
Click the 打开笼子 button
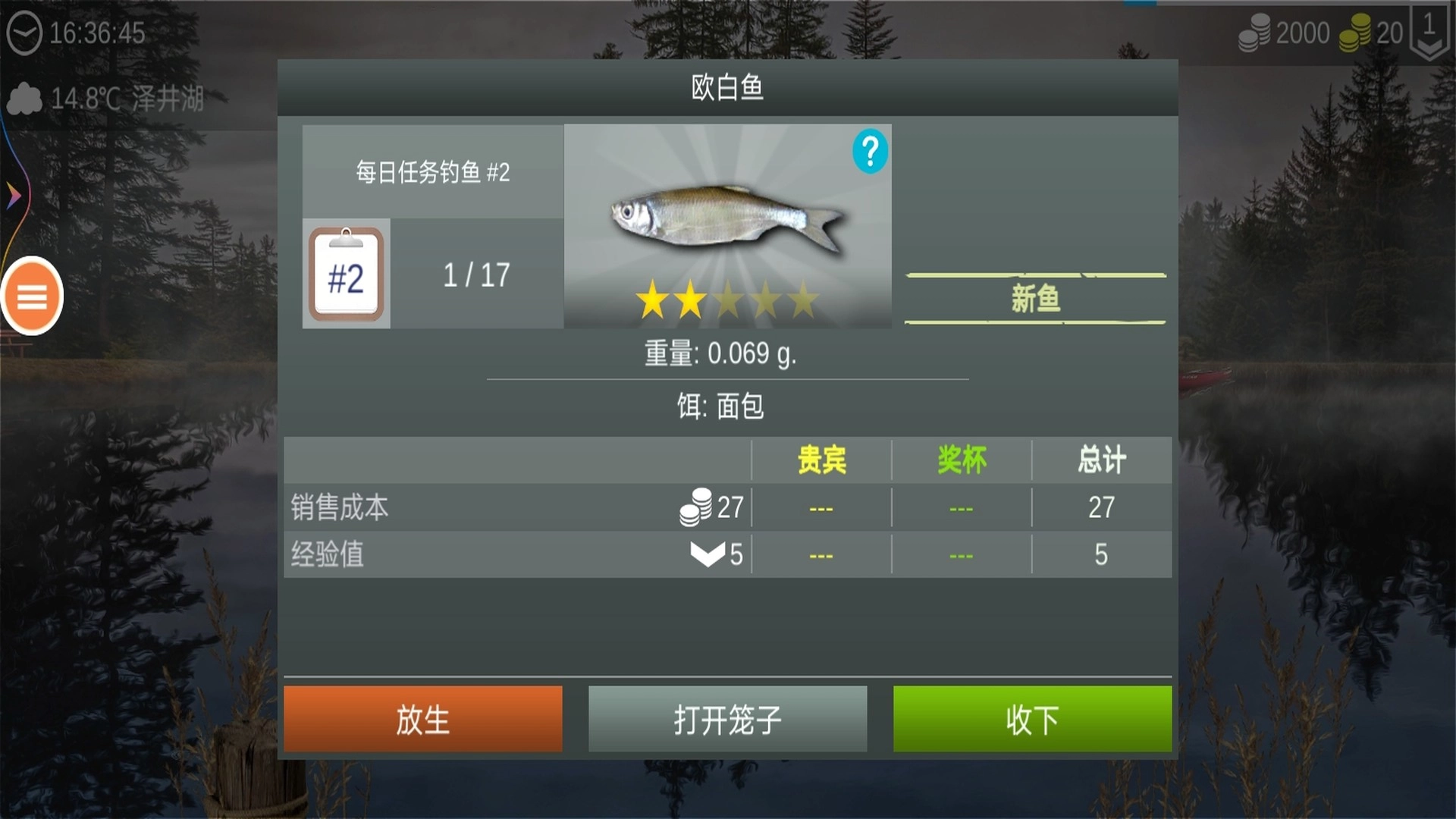(x=726, y=719)
